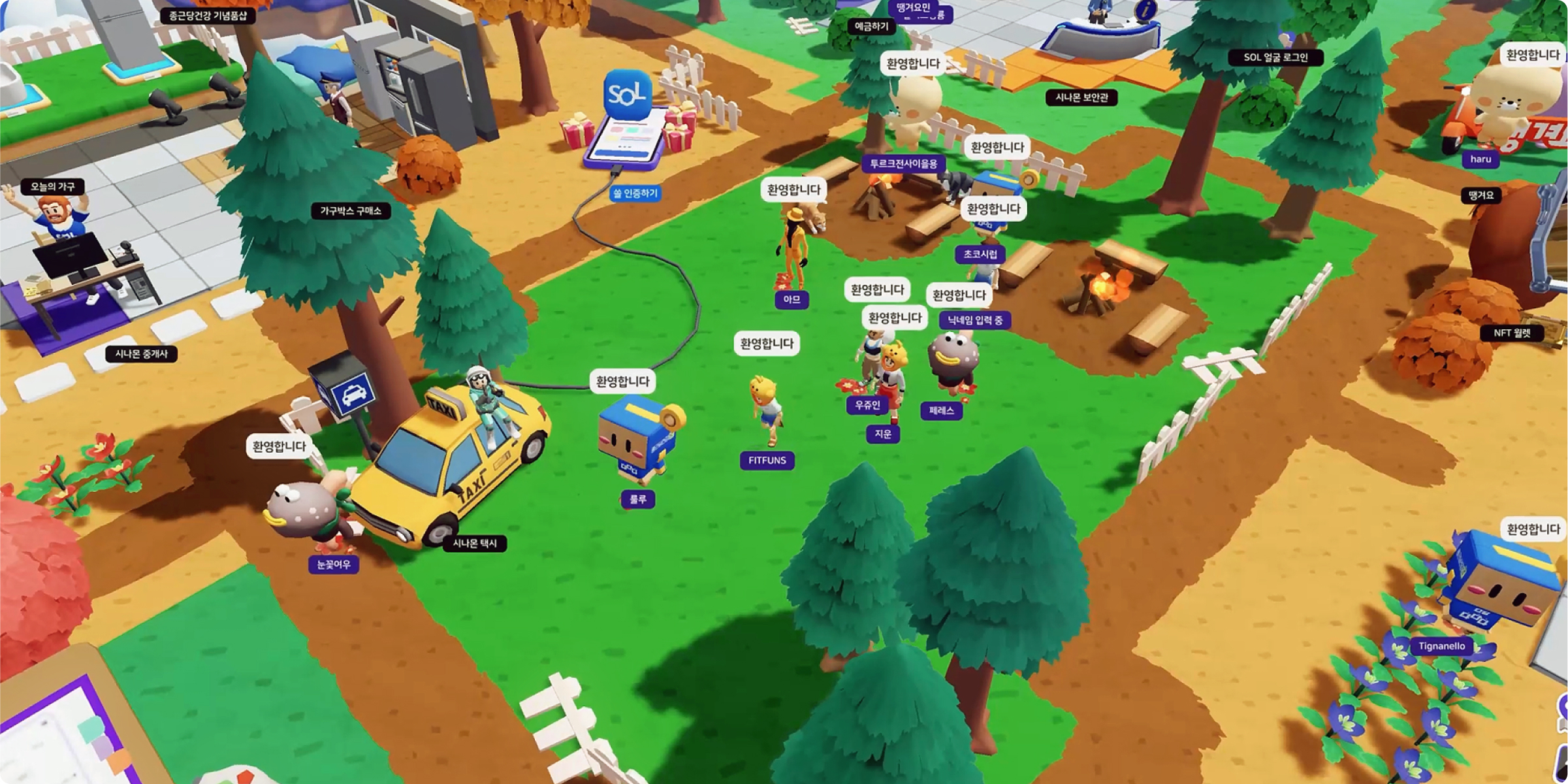The height and width of the screenshot is (784, 1568).
Task: Open the SOL 얼굴 로그인 label
Action: (1275, 57)
